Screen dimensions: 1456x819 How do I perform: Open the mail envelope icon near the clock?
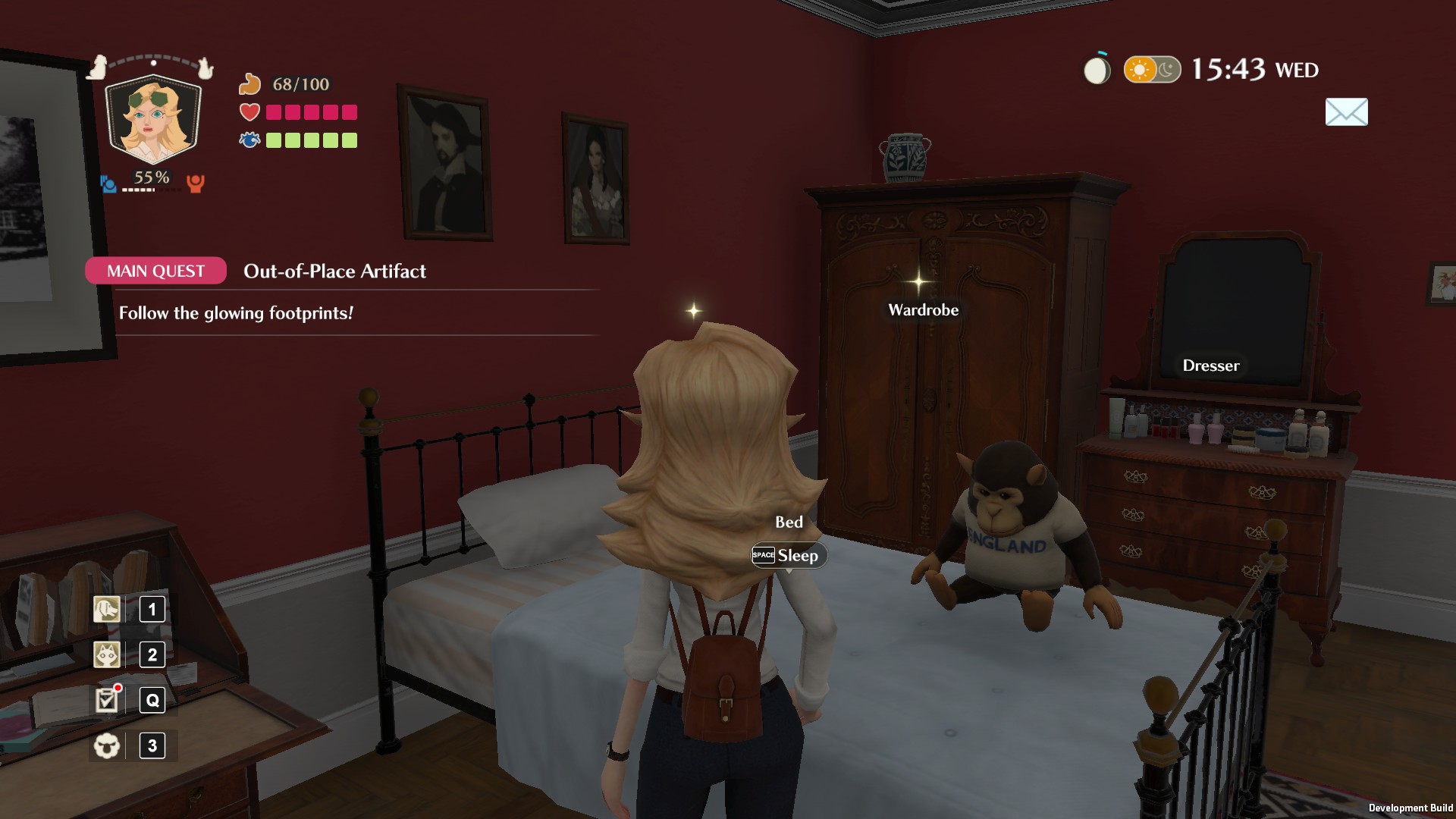(x=1346, y=112)
